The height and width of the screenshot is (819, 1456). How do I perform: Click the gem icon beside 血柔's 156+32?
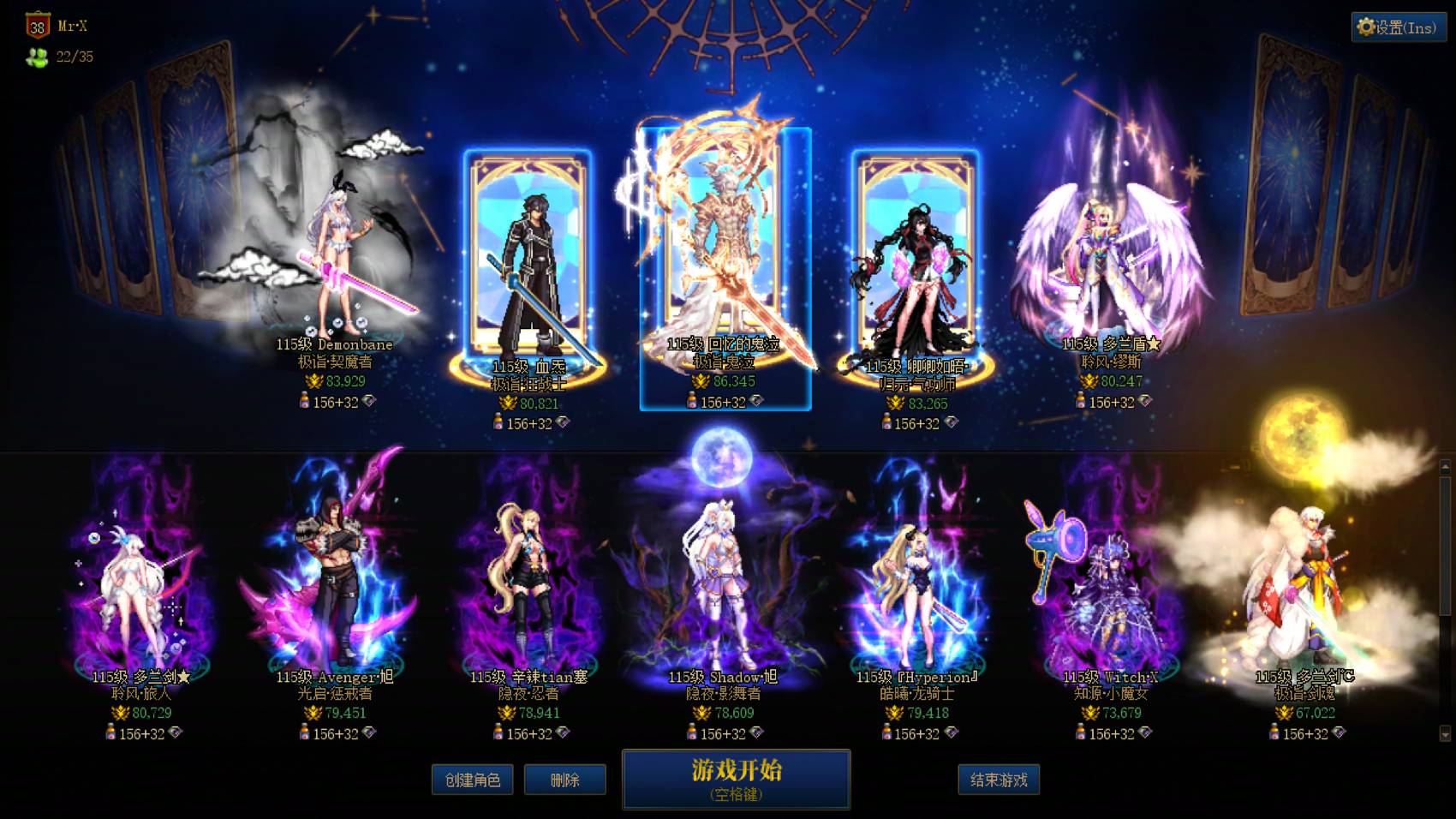[x=562, y=421]
